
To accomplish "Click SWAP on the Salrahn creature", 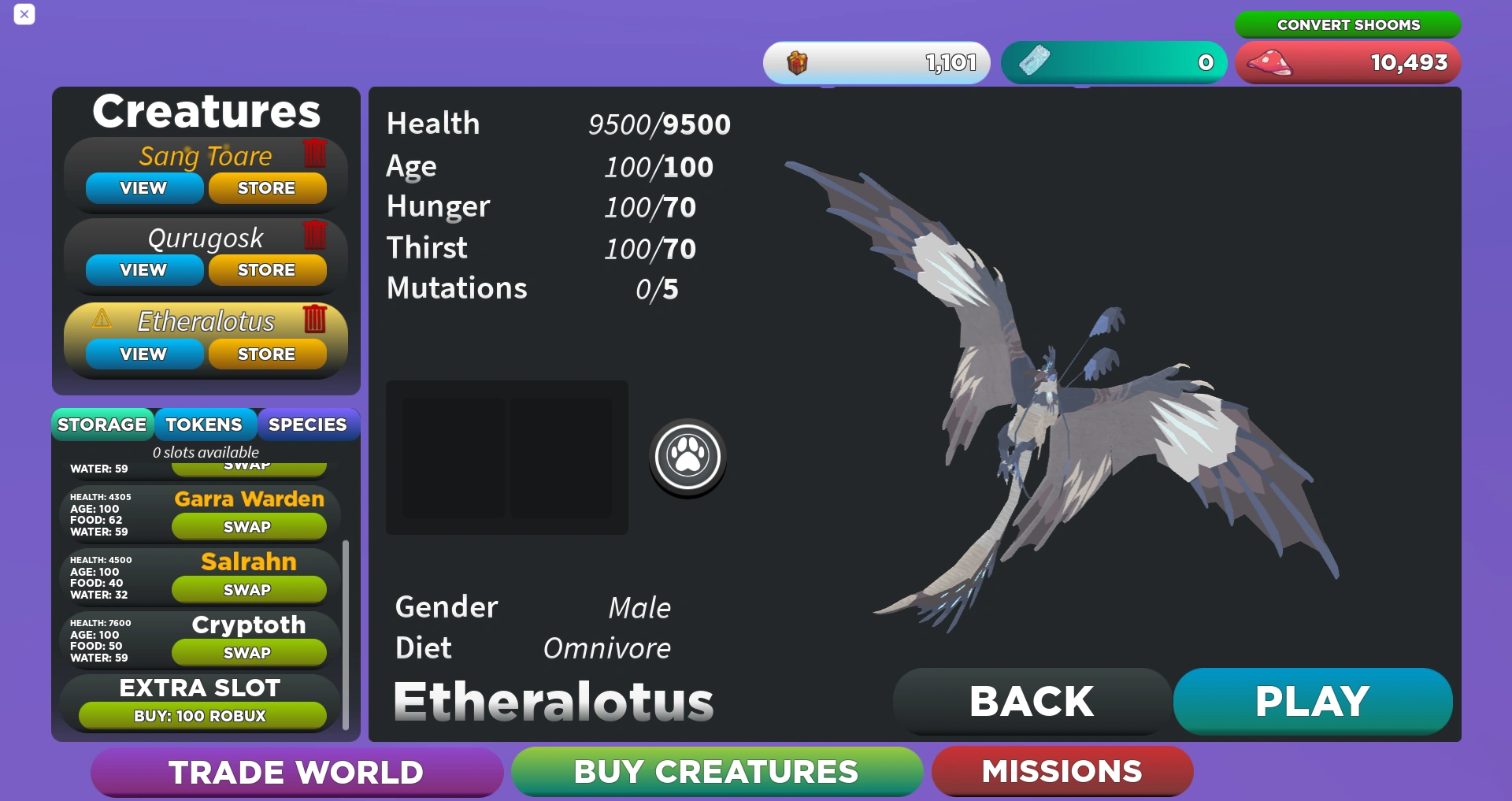I will coord(248,589).
